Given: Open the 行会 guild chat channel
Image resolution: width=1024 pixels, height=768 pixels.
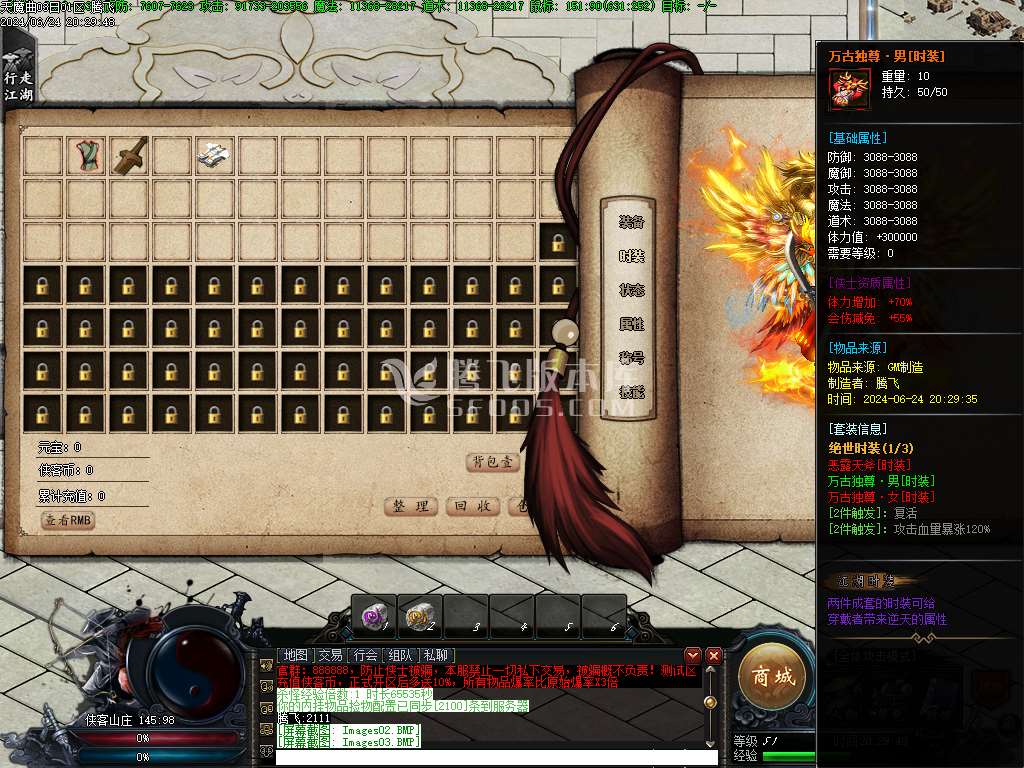Looking at the screenshot, I should [x=365, y=655].
